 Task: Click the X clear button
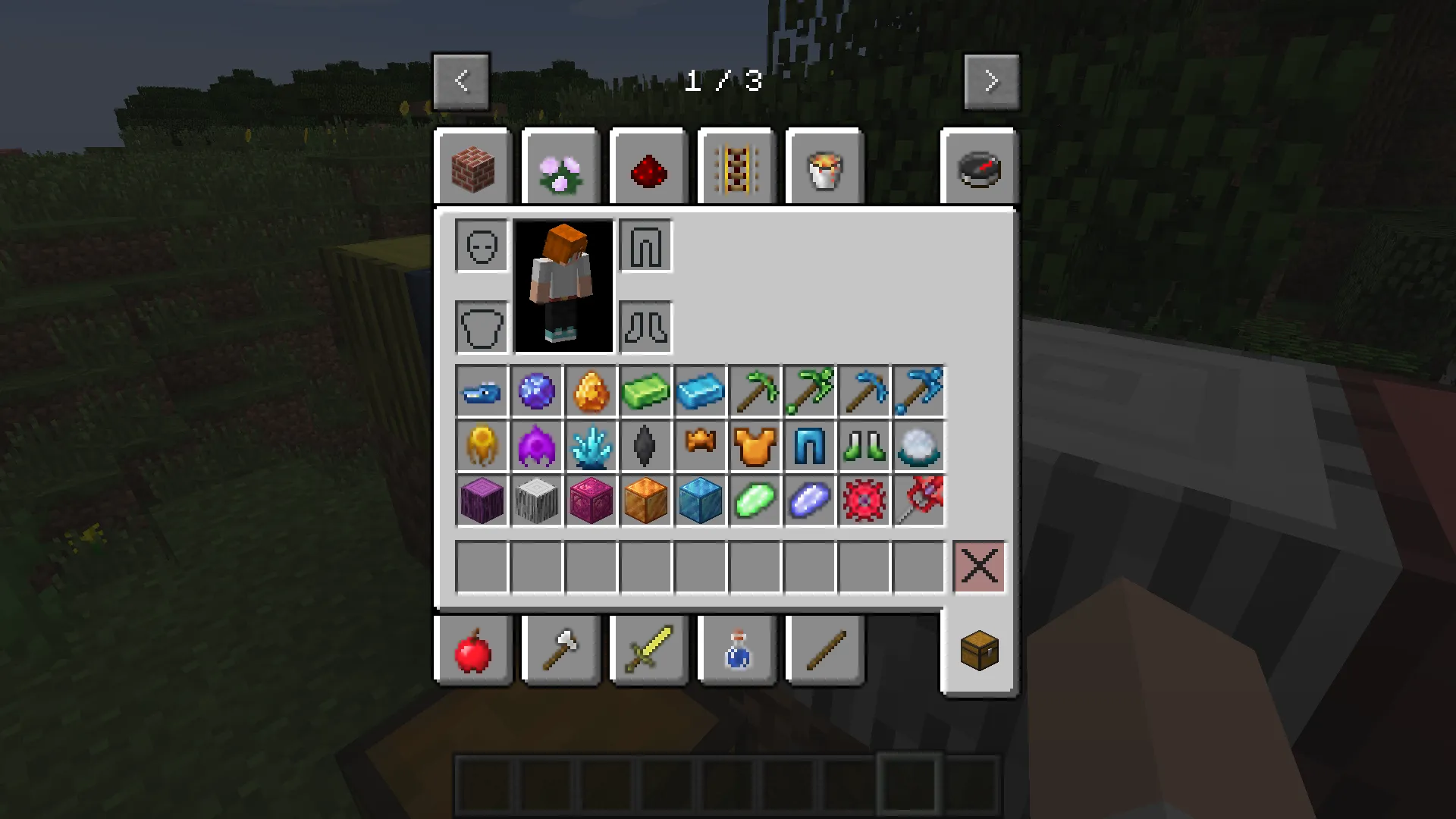(978, 566)
